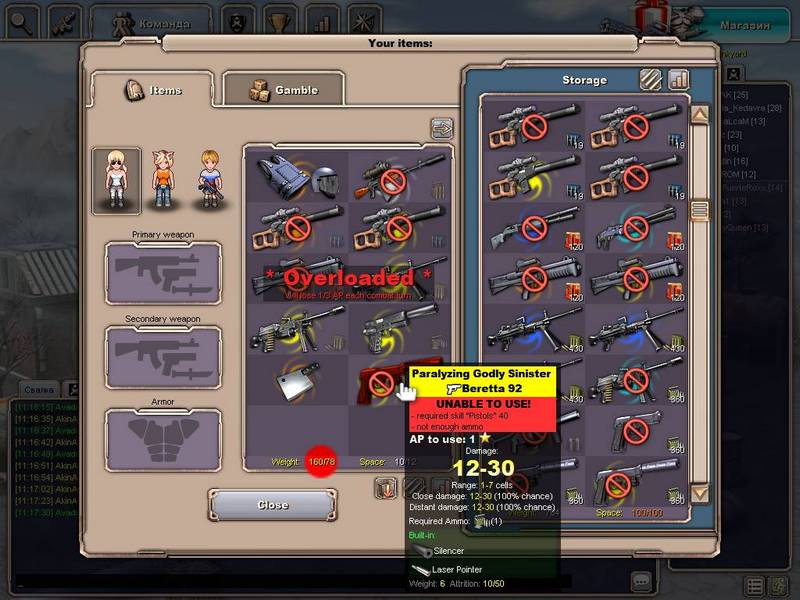Screen dimensions: 800x600
Task: Click the Primary weapon equipment slot
Action: tap(163, 272)
